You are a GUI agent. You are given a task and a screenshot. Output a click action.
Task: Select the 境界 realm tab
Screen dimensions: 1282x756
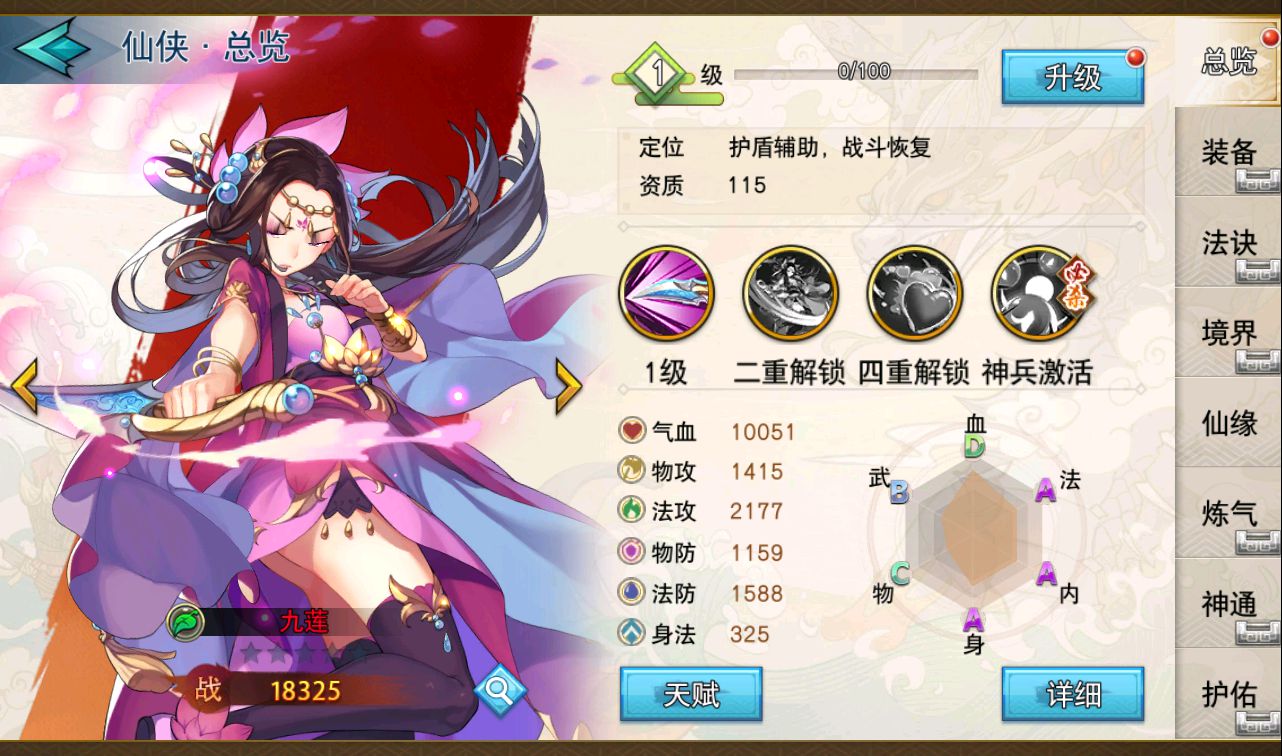coord(1228,333)
